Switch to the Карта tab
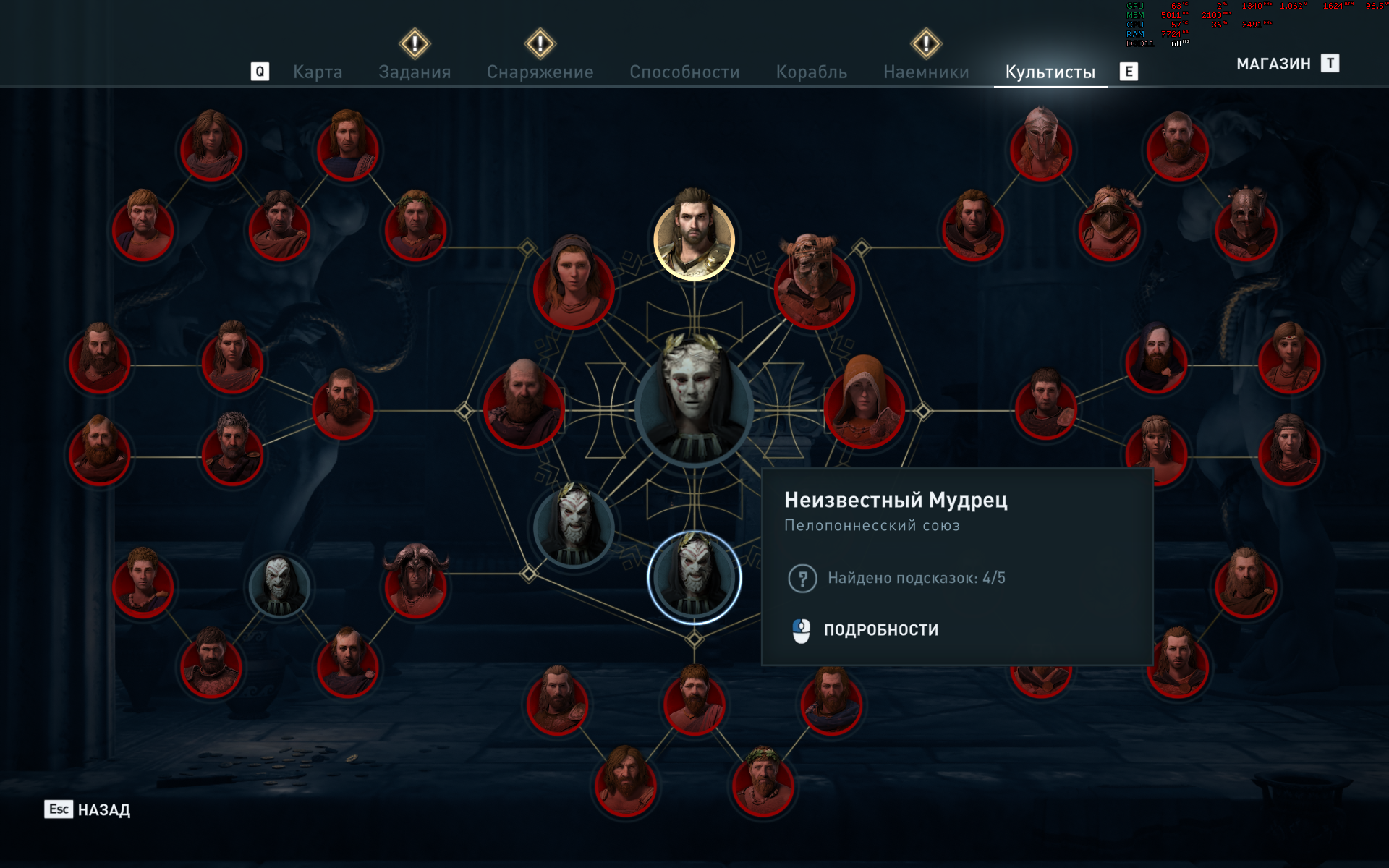1389x868 pixels. click(318, 72)
